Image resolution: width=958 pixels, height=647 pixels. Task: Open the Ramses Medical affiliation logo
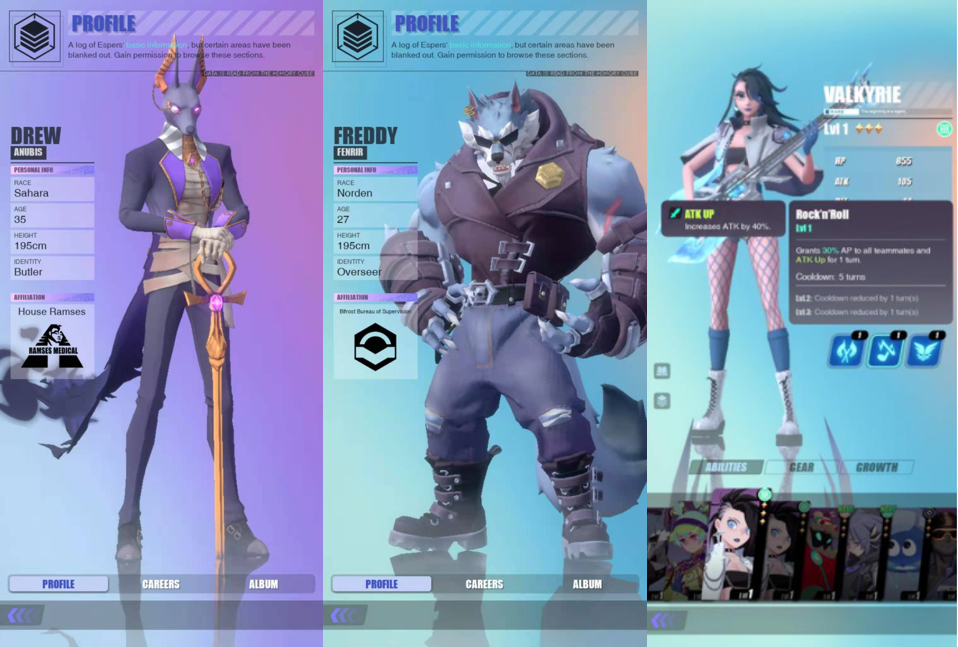(x=53, y=347)
